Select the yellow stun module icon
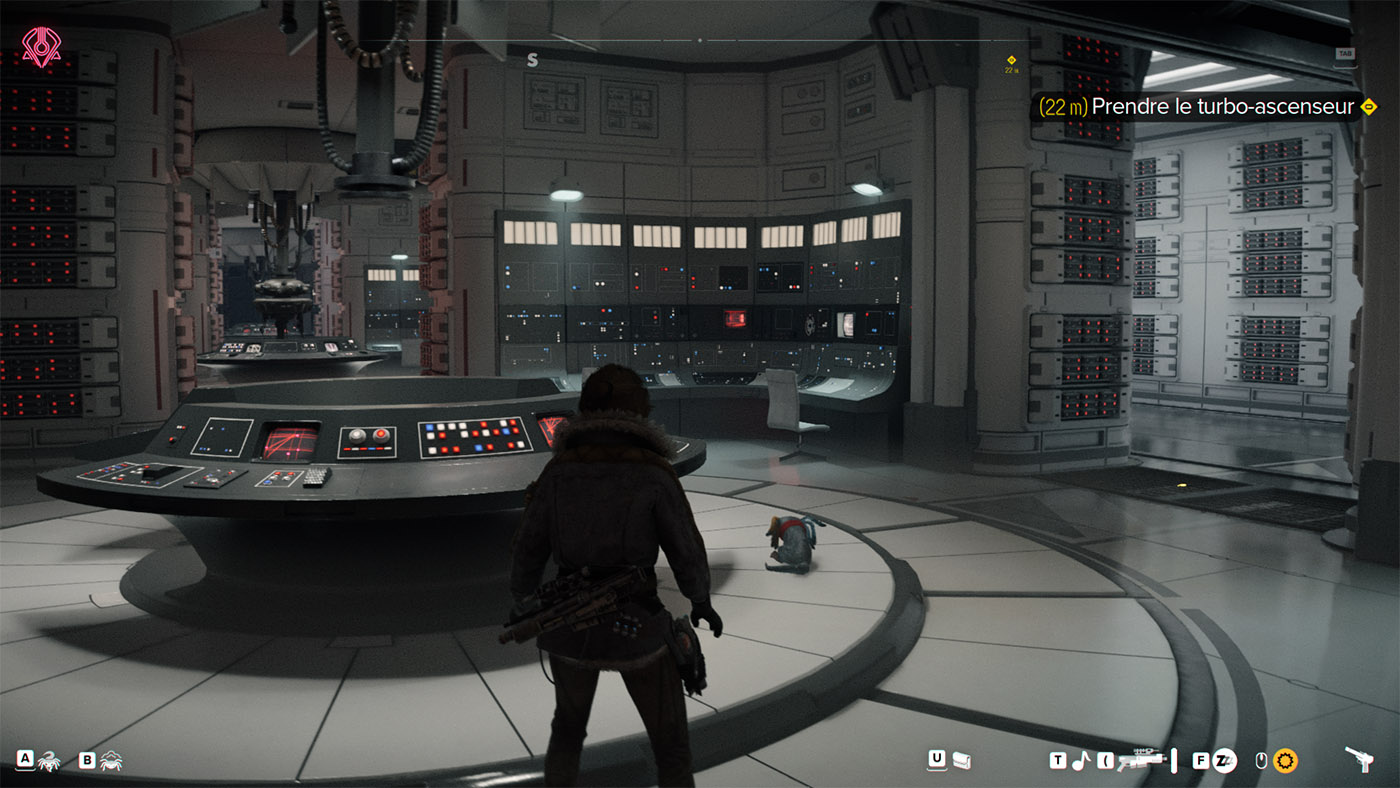1400x788 pixels. (1286, 760)
